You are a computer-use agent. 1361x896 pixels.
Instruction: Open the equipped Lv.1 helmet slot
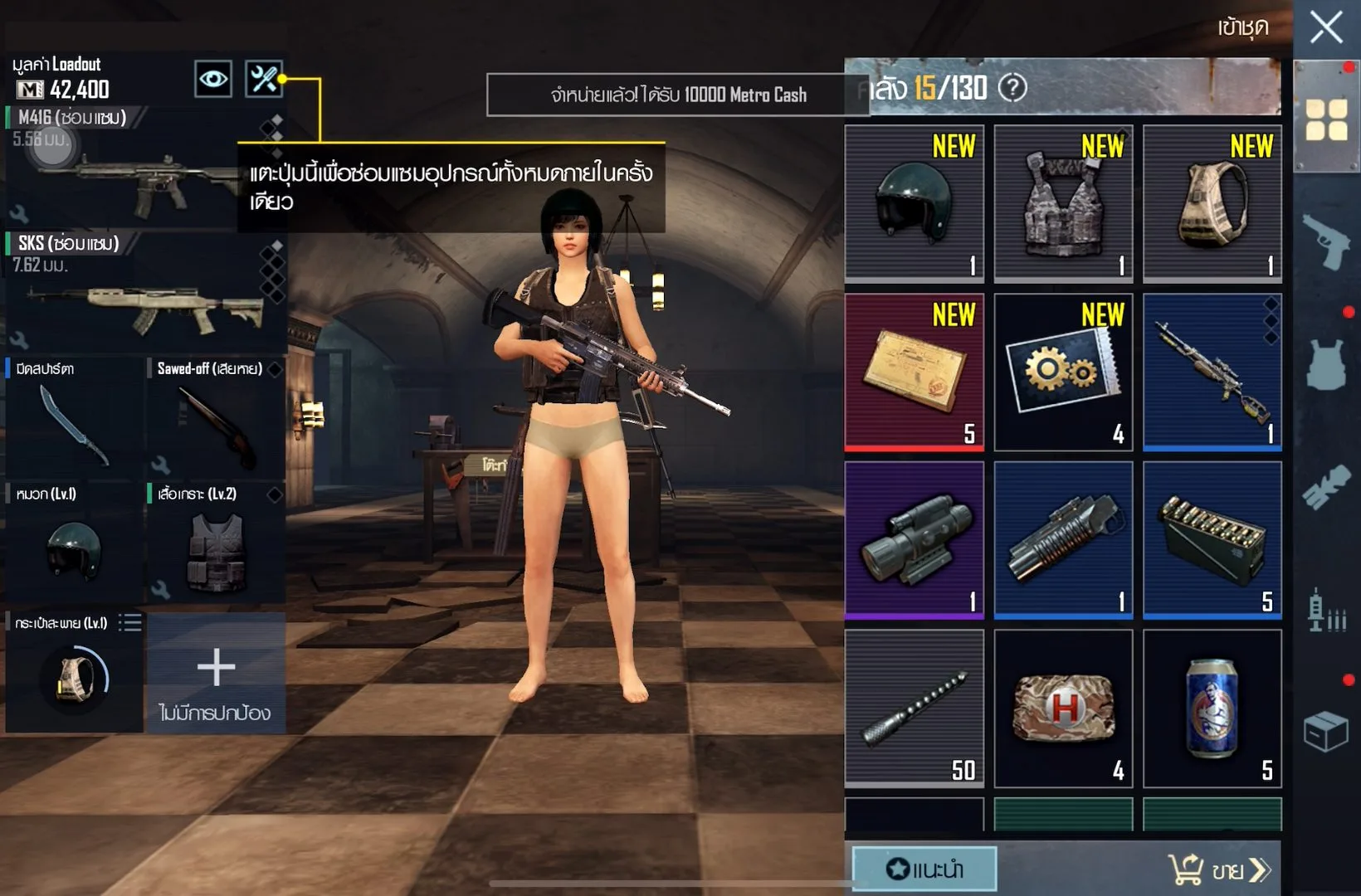click(73, 543)
